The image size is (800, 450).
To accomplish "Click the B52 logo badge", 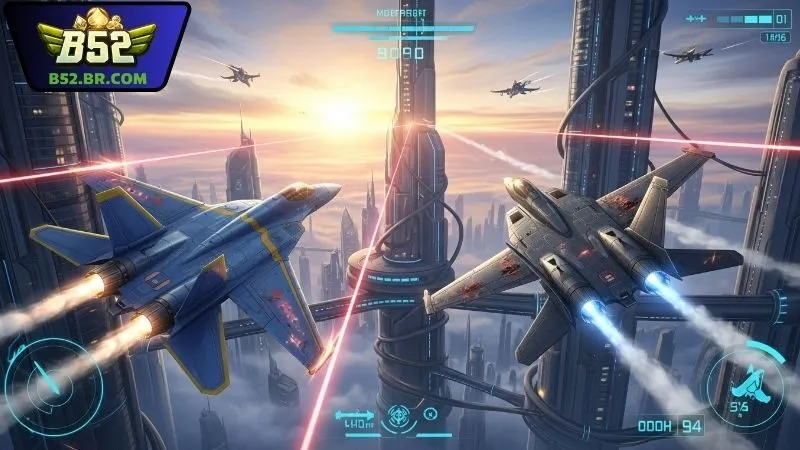I will (96, 47).
